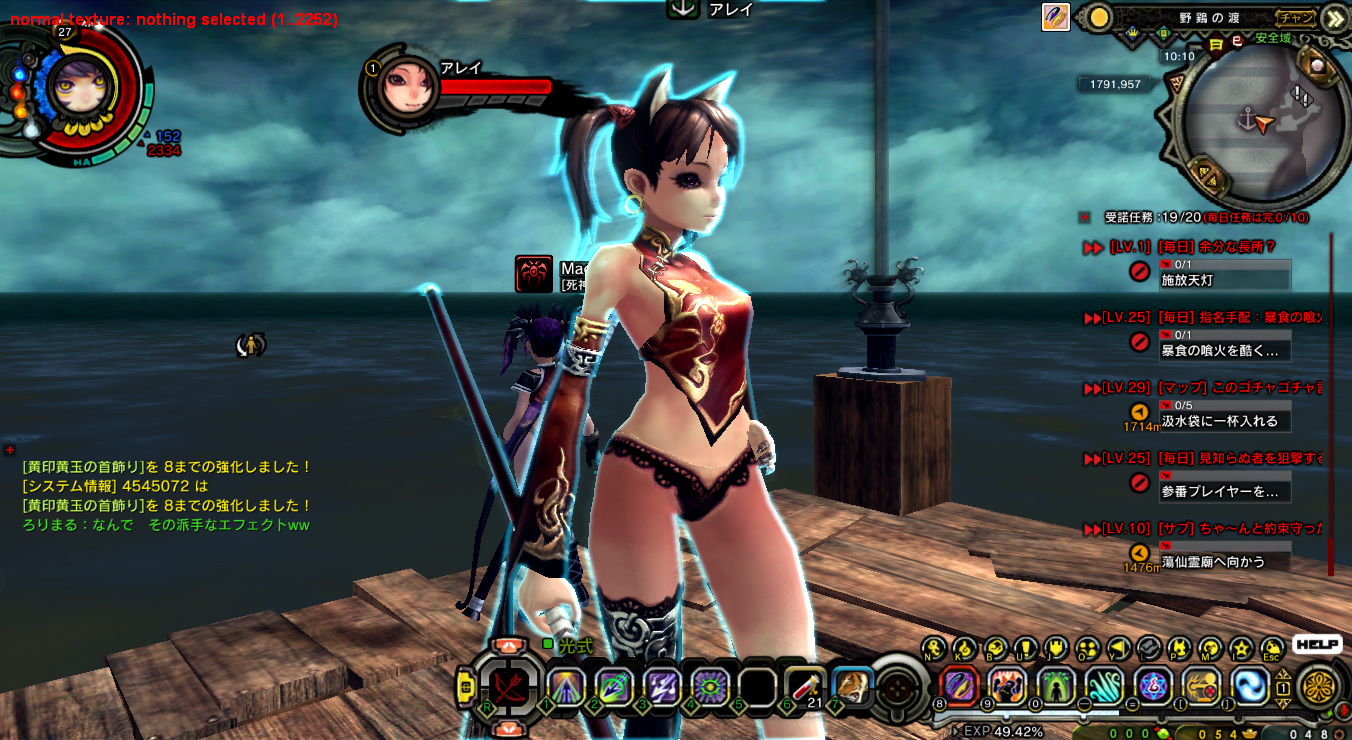The image size is (1352, 740).
Task: Use the red potion in hotbar slot 6
Action: [804, 686]
